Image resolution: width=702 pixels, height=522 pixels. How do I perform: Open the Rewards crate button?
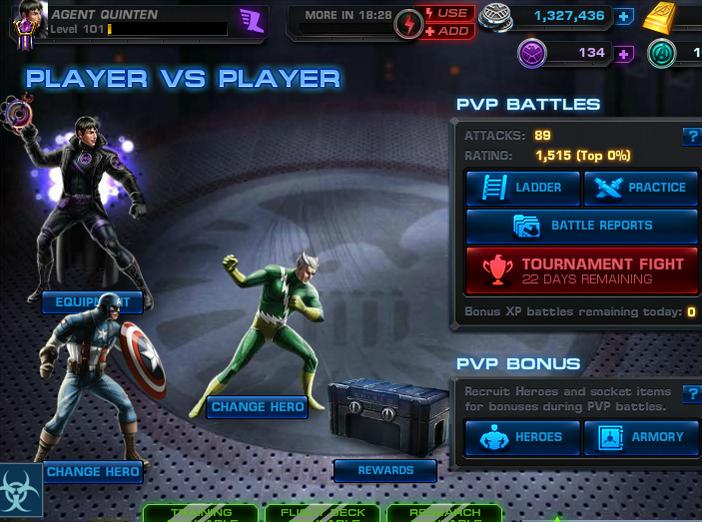pos(385,470)
